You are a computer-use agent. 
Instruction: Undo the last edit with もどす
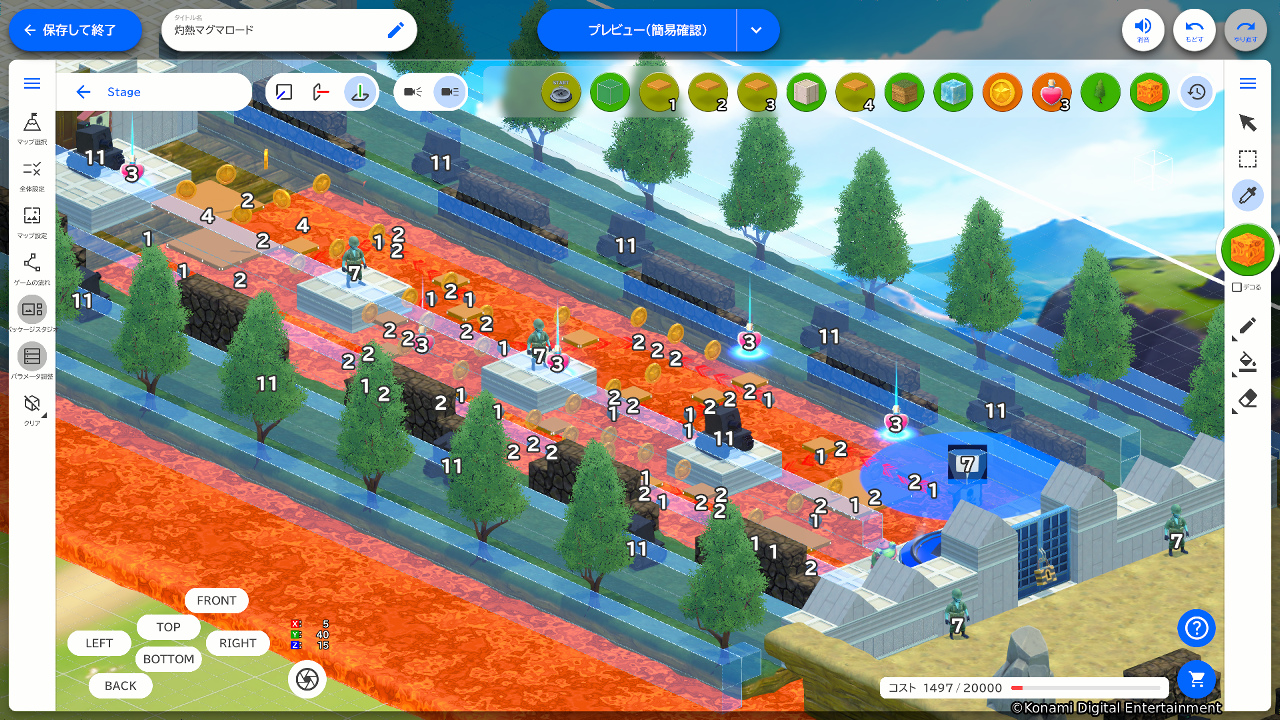point(1194,30)
